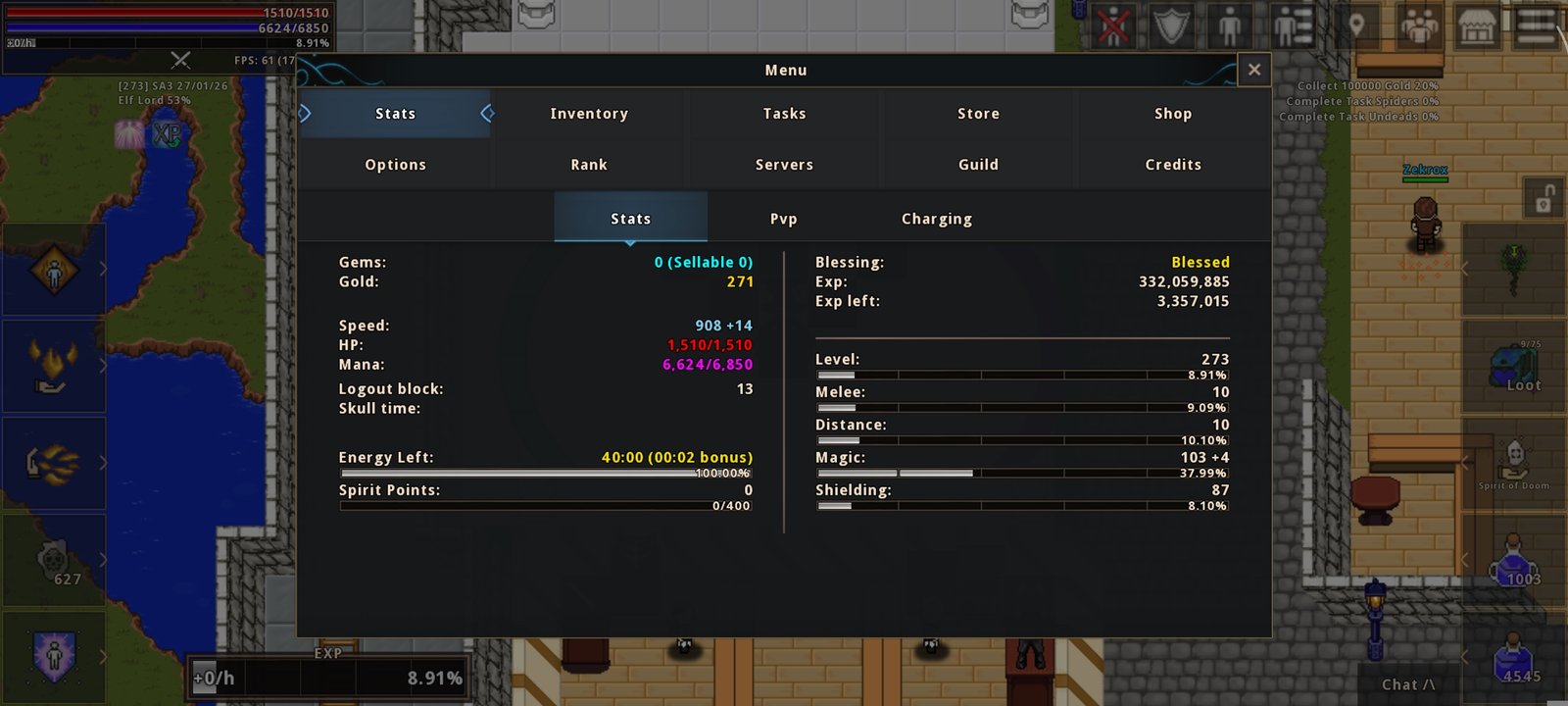Click the skull icon showing 627 count
This screenshot has height=706, width=1568.
pos(52,561)
